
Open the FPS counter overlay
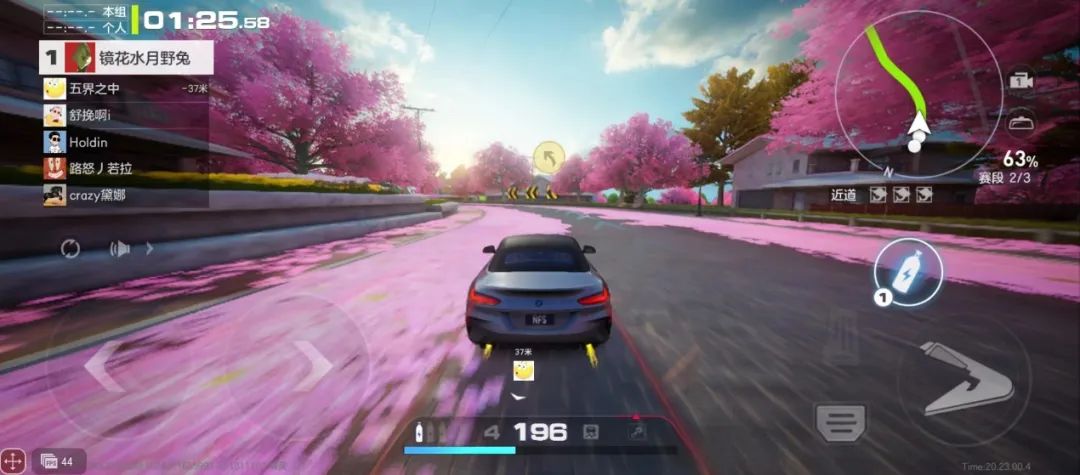57,461
